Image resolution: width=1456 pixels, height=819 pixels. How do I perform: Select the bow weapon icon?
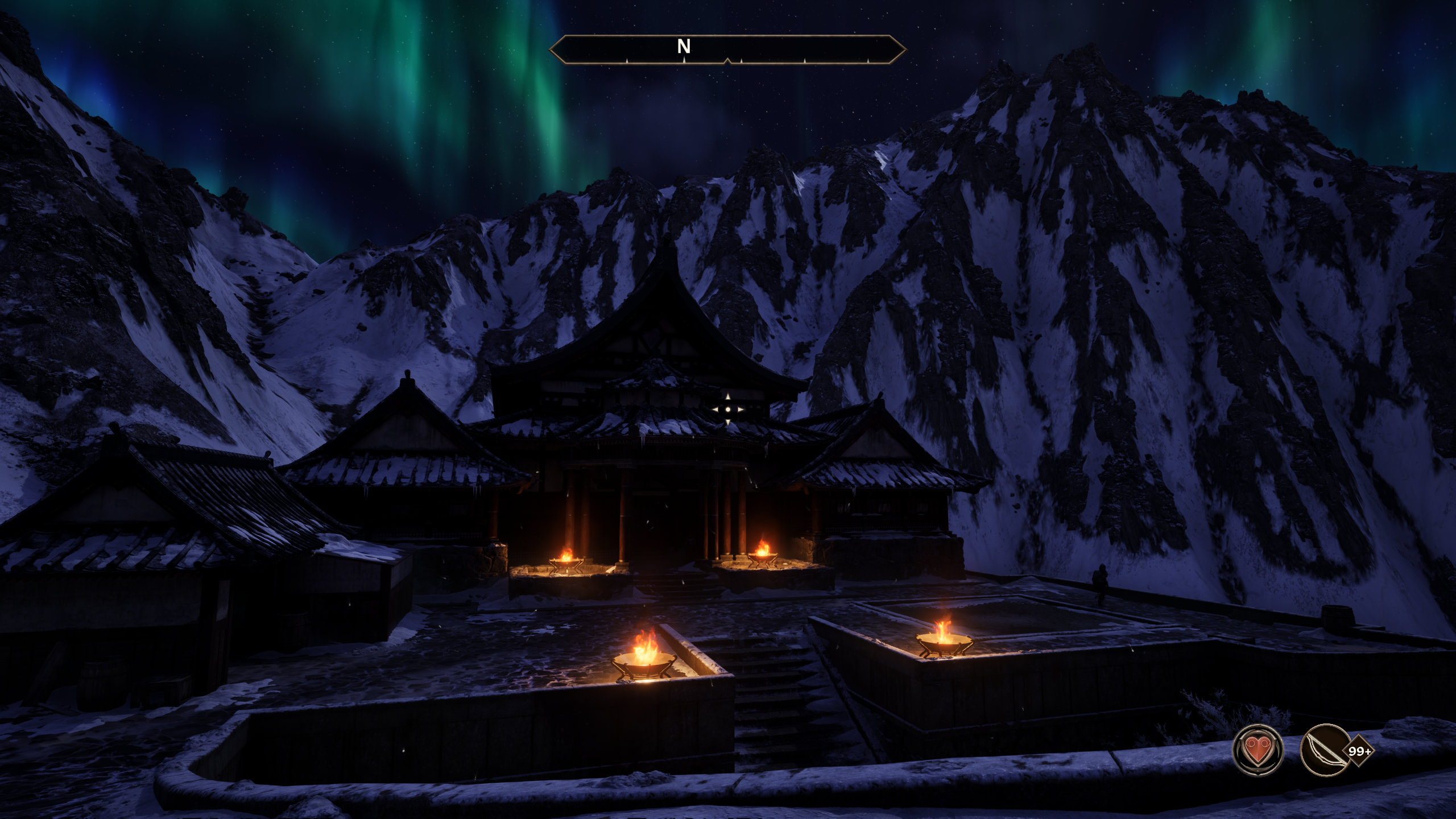[x=1325, y=751]
